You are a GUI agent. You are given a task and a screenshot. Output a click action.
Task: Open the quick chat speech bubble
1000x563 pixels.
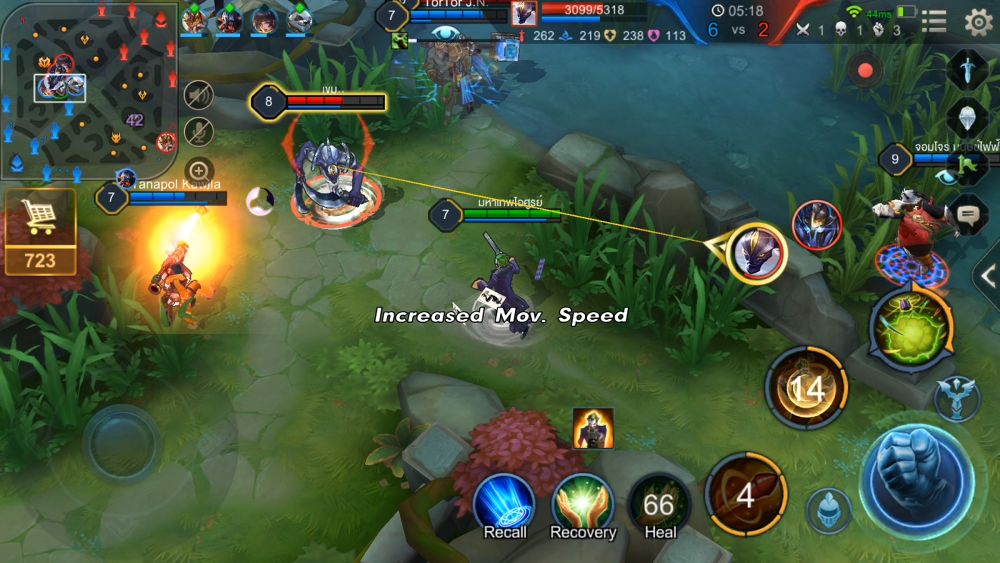point(967,213)
